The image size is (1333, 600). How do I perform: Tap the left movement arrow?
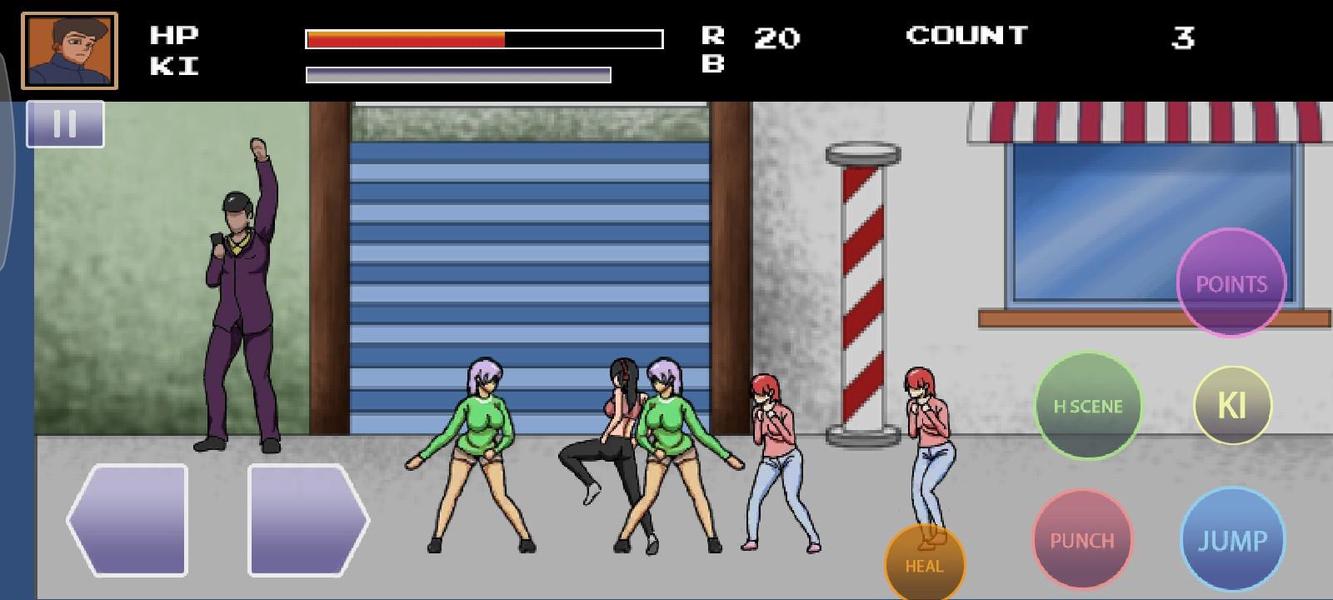coord(128,520)
